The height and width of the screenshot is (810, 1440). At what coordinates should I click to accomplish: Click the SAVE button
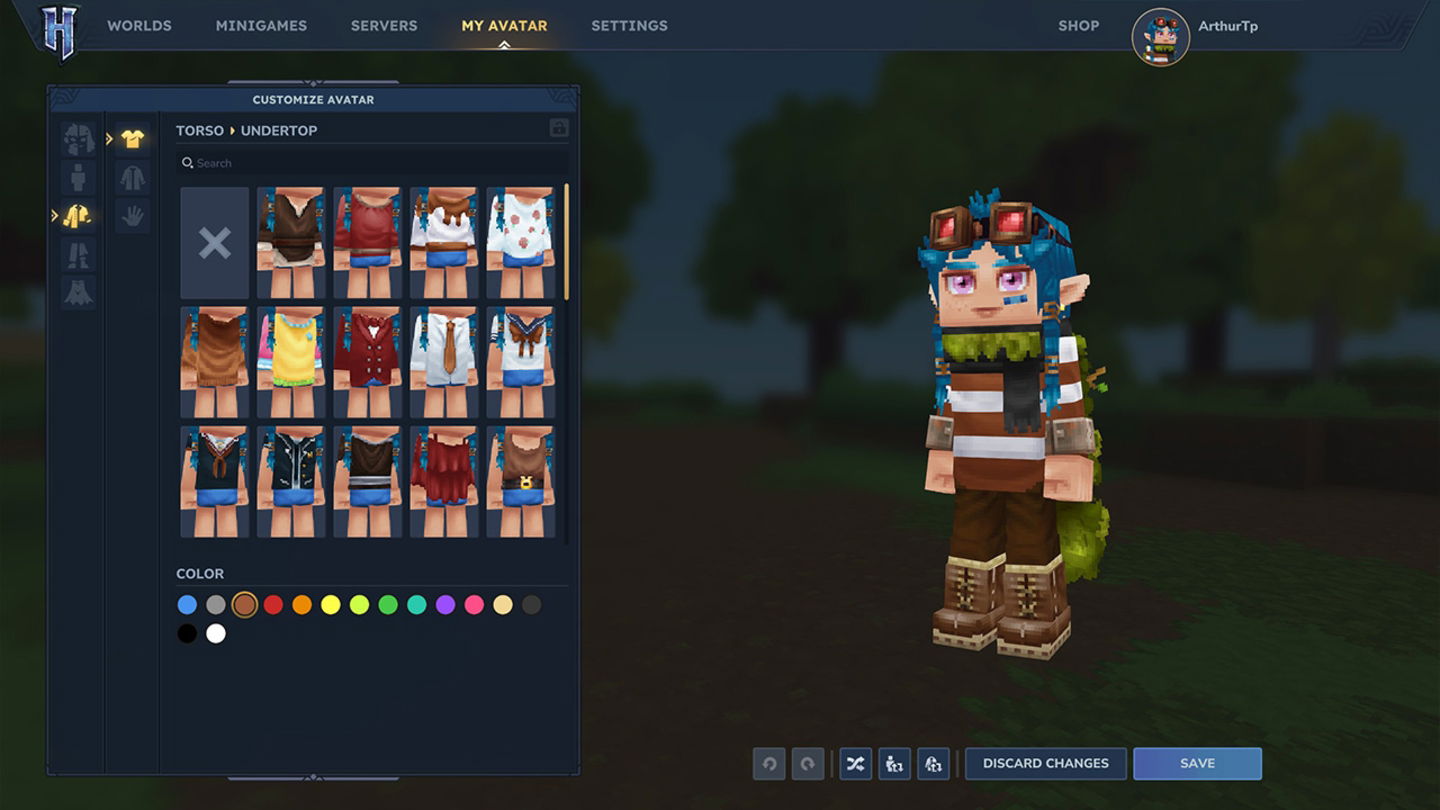pyautogui.click(x=1197, y=763)
